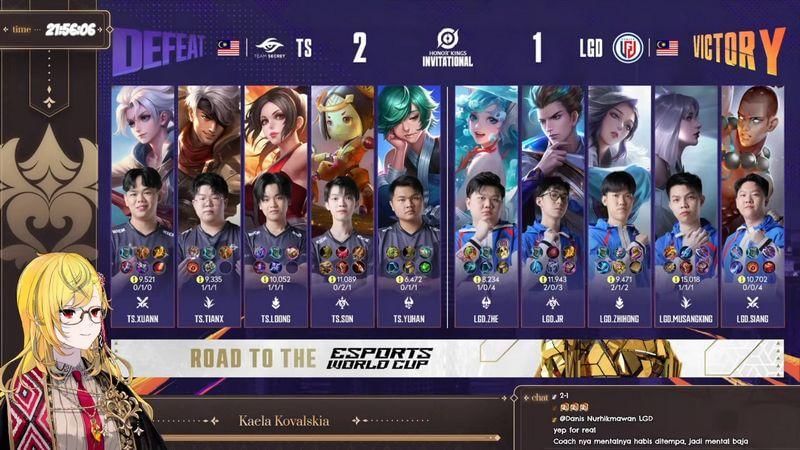Screen dimensions: 800x450
Task: Click the Team Secret logo
Action: [x=268, y=47]
